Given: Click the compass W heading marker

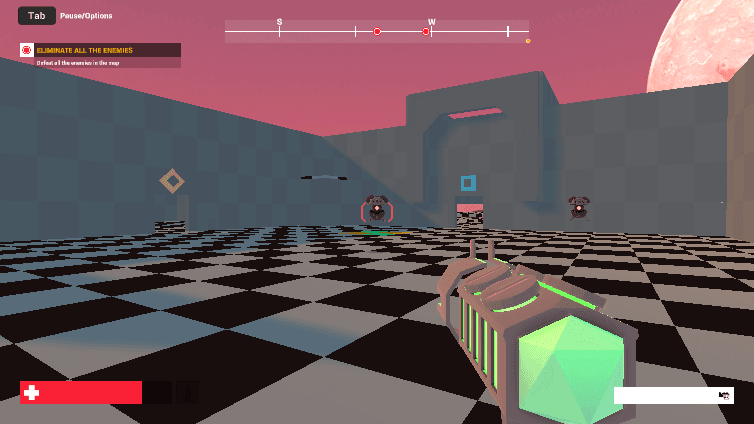Looking at the screenshot, I should tap(432, 22).
